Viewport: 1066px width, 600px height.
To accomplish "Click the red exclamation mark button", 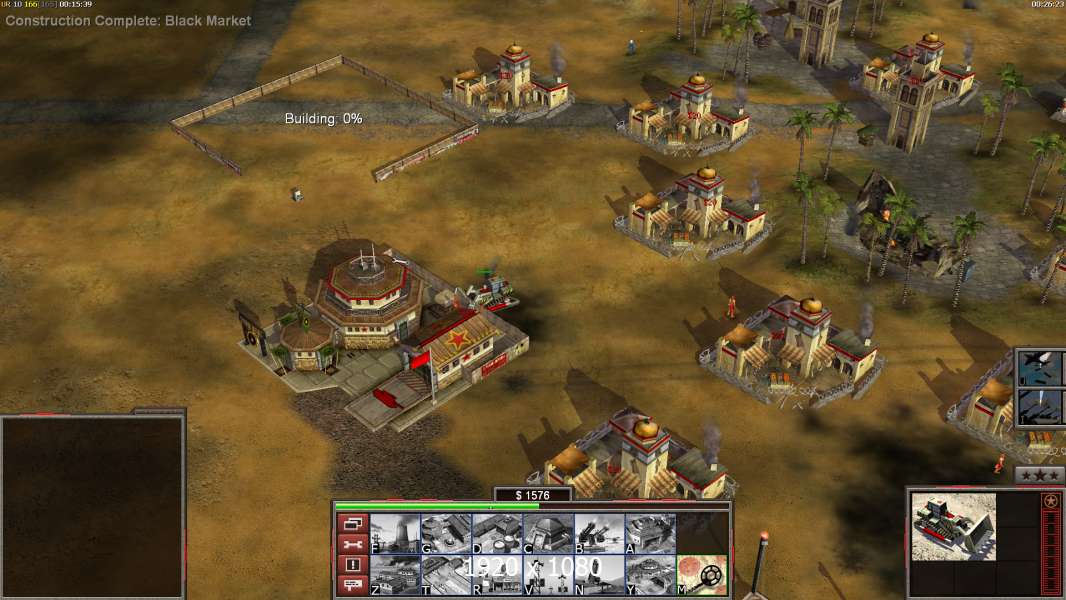I will tap(352, 565).
